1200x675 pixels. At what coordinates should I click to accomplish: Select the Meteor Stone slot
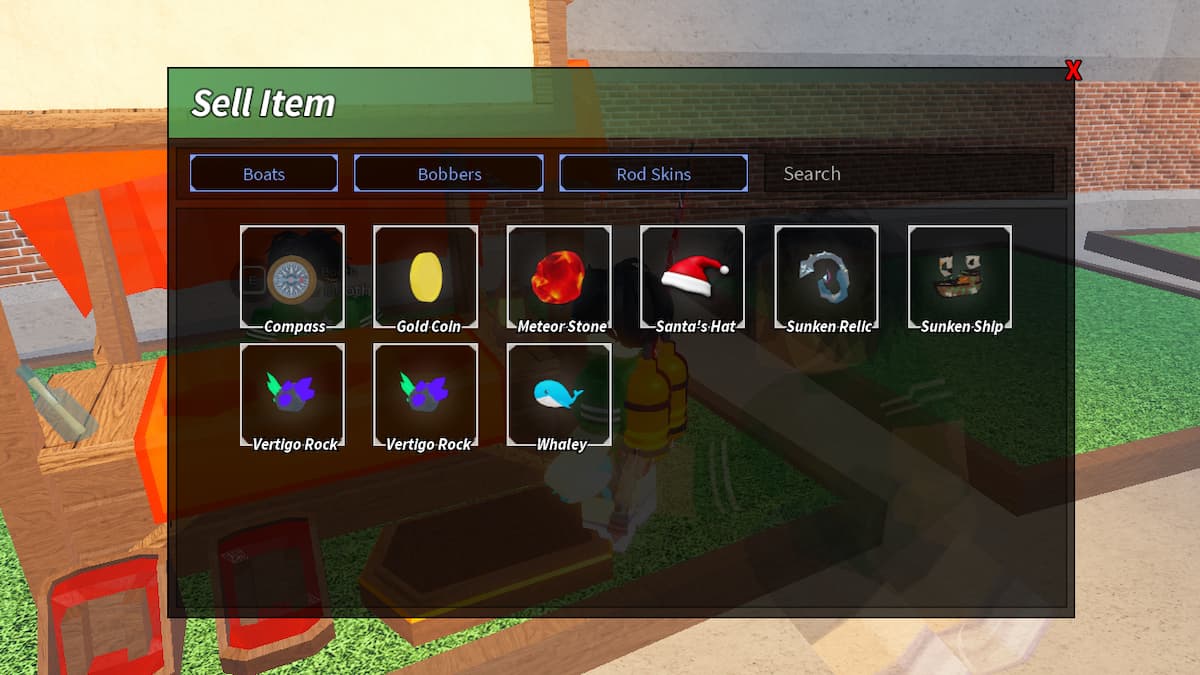[559, 278]
